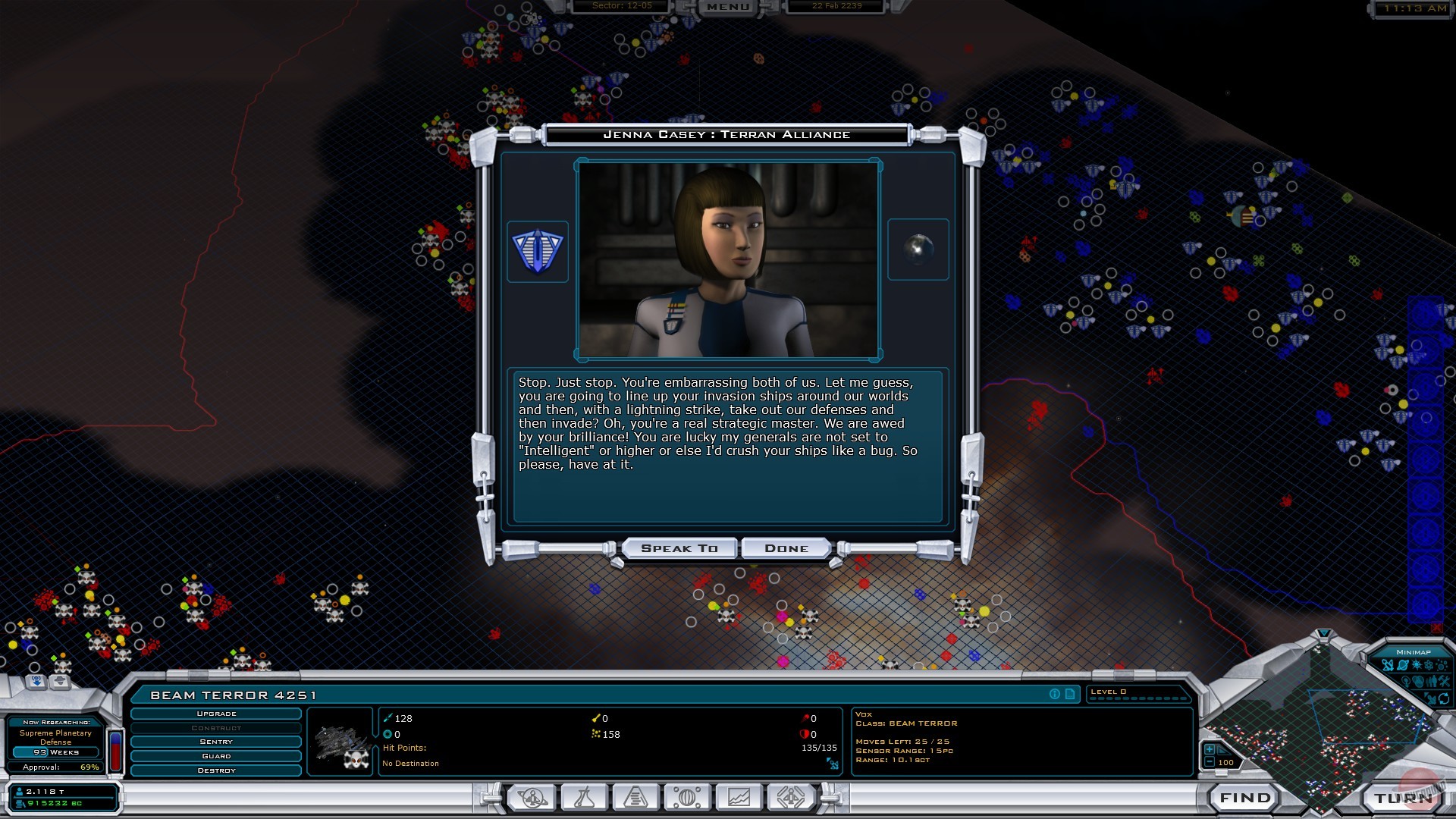Click the pyramid icon on the bottom toolbar
The height and width of the screenshot is (819, 1456).
pyautogui.click(x=637, y=796)
